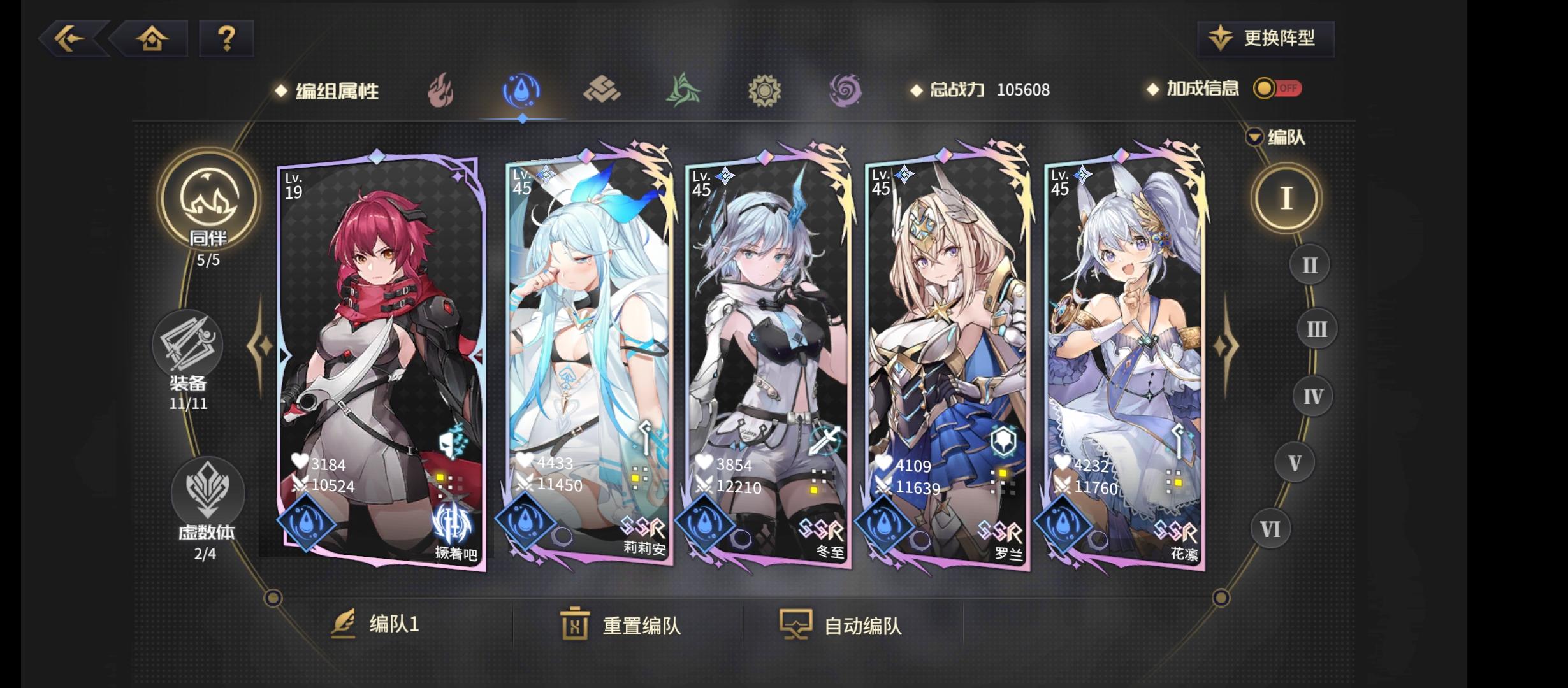This screenshot has width=1568, height=688.
Task: Toggle the 加成信息 OFF switch
Action: 1275,89
